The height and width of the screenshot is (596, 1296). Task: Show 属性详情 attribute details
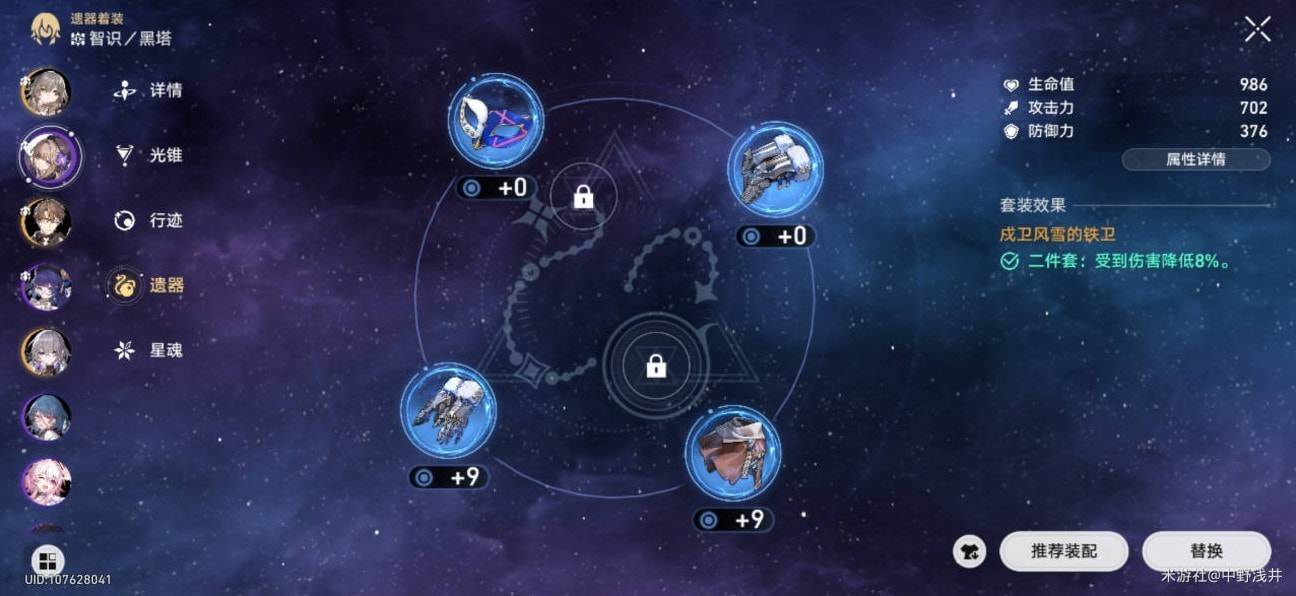click(x=1196, y=159)
